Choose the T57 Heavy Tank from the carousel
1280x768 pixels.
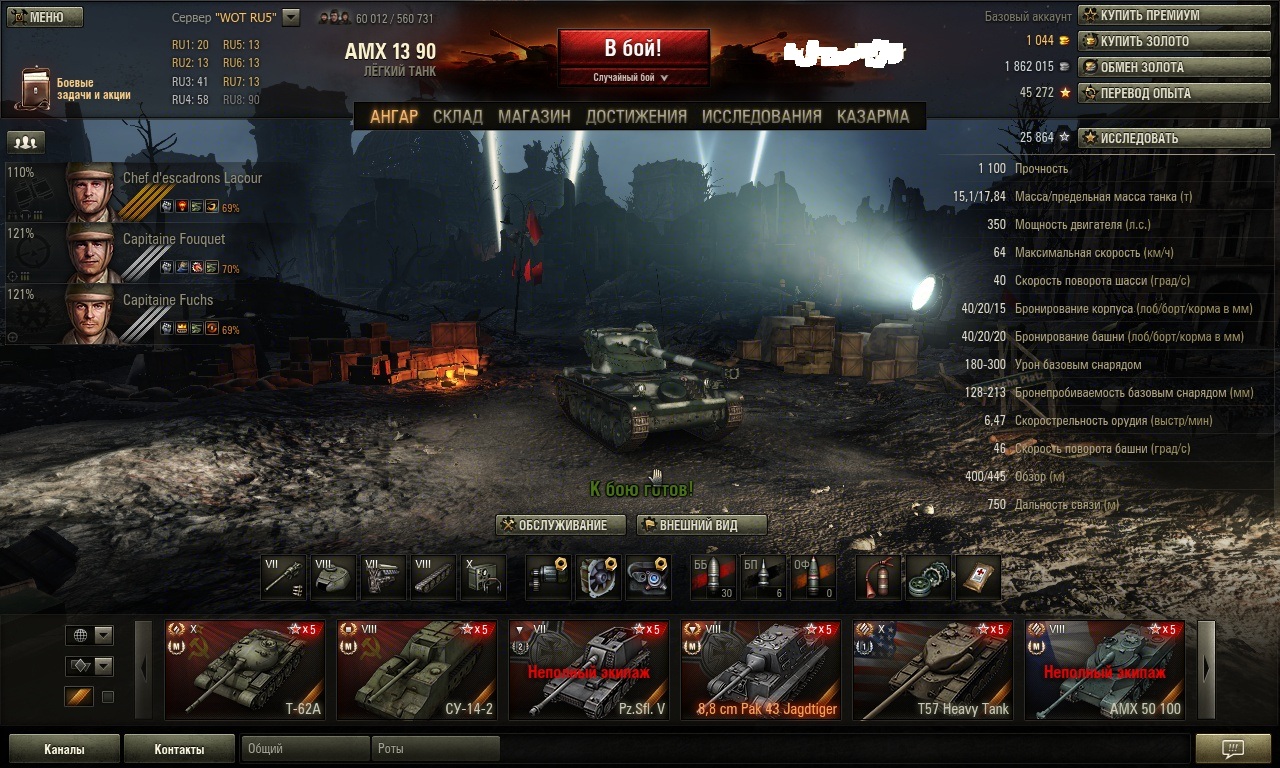[933, 670]
